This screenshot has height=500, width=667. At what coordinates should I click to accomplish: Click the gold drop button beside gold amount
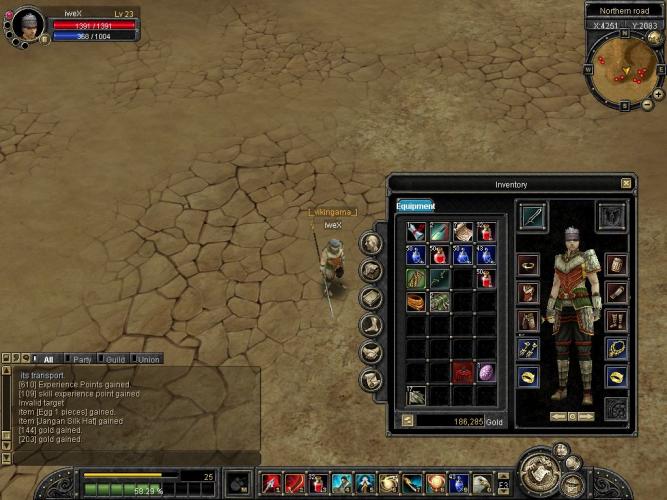pos(407,421)
